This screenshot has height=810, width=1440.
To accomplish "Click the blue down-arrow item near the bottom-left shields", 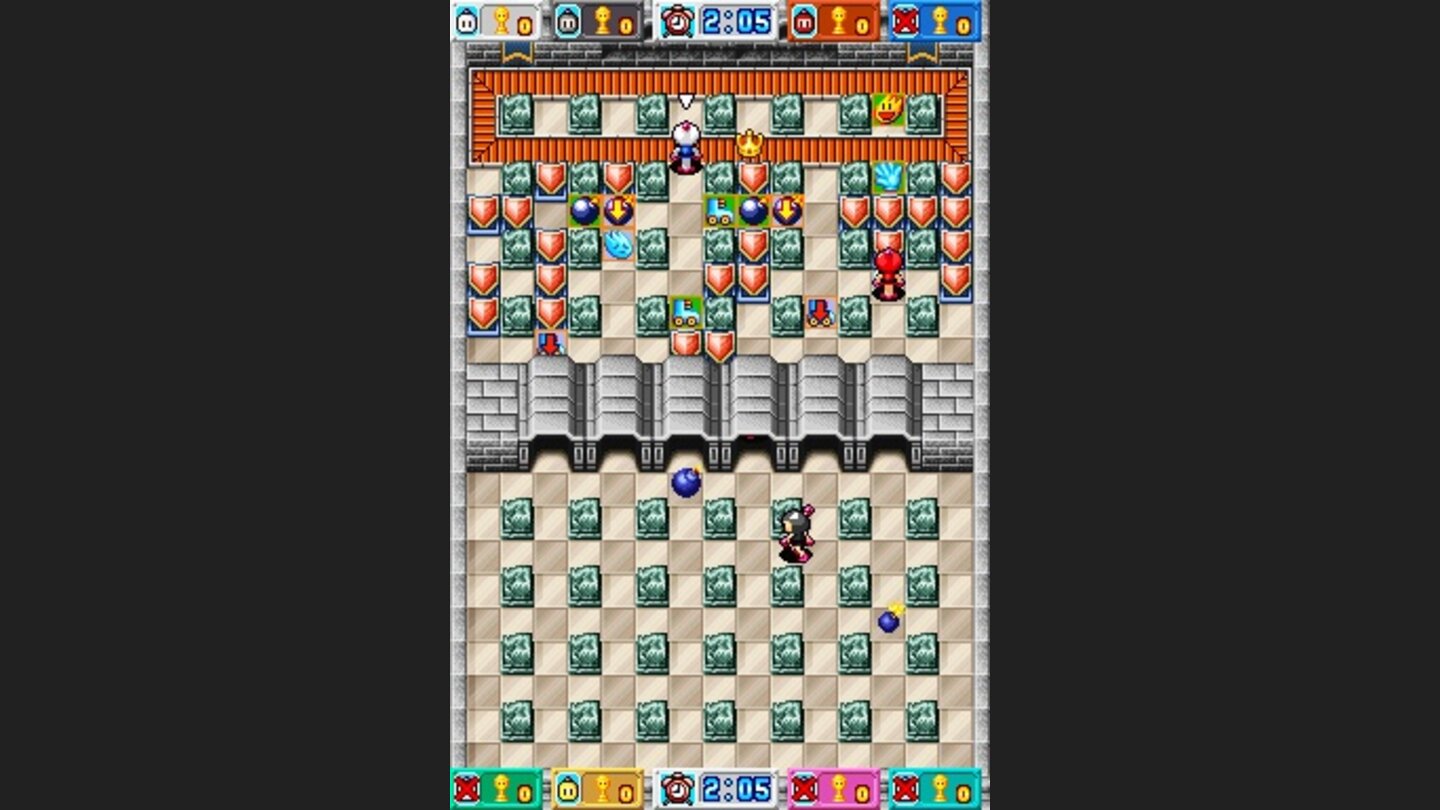I will (549, 345).
